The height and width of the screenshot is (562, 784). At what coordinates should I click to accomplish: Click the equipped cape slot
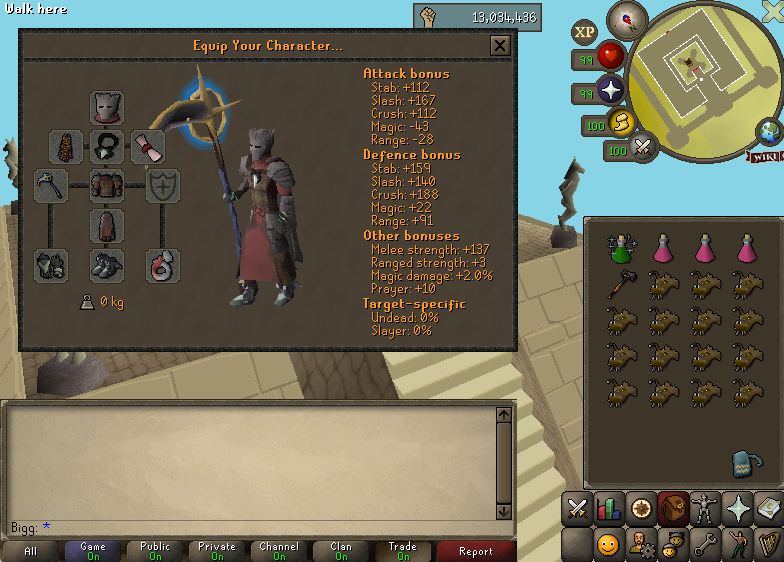(x=66, y=147)
